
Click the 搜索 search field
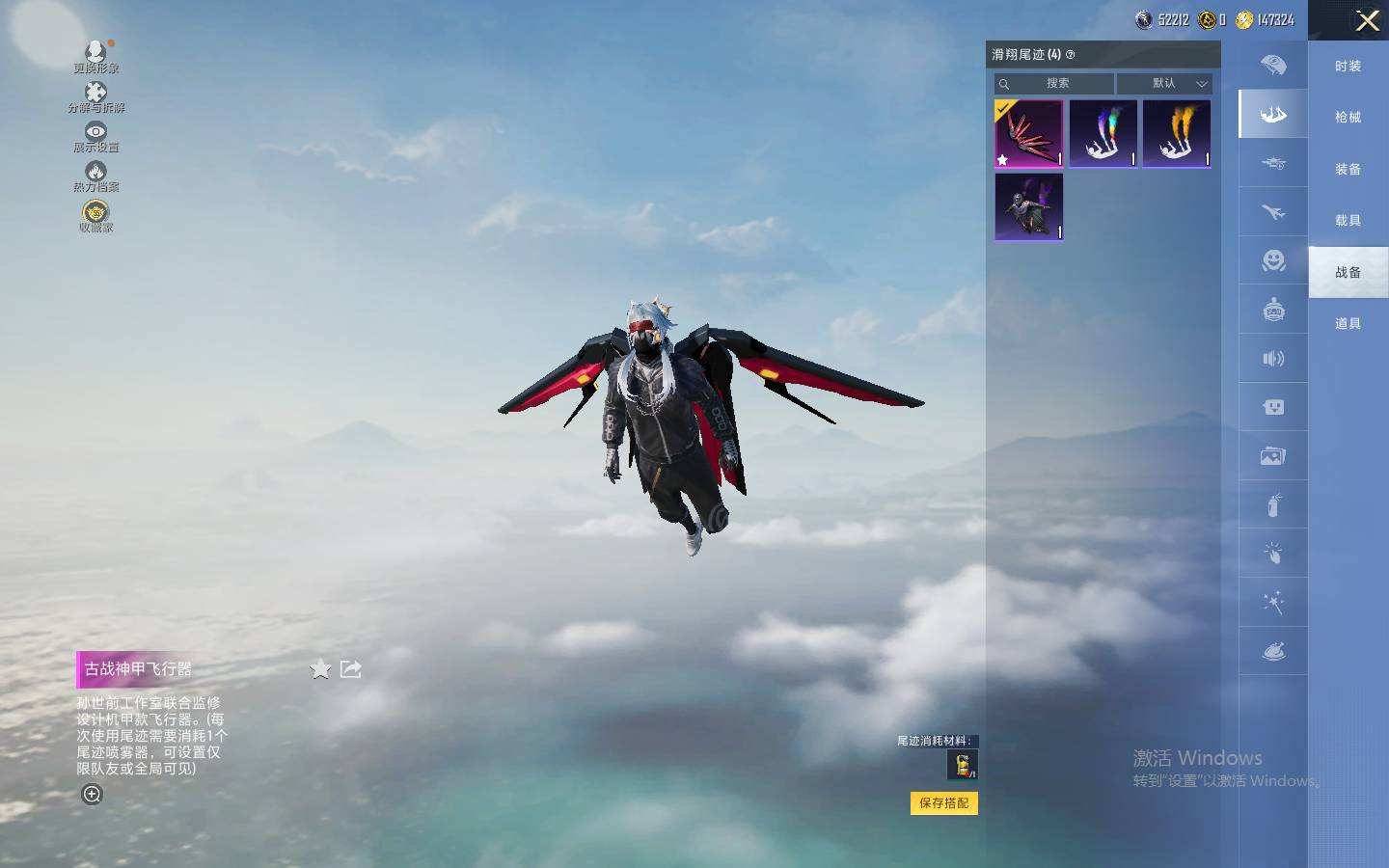[x=1055, y=84]
